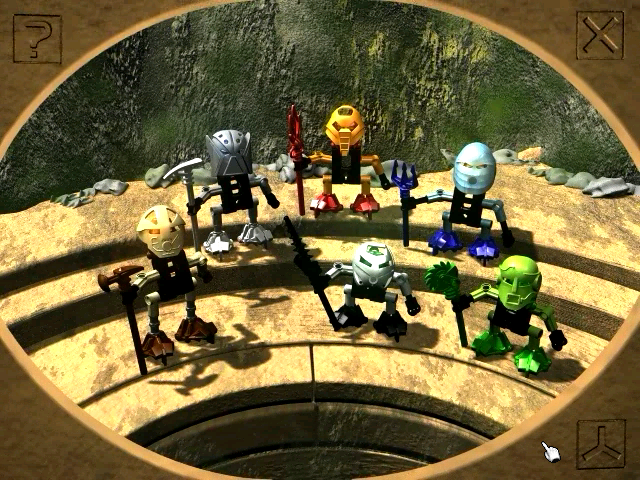Open the question mark help button
This screenshot has height=480, width=640.
coord(37,39)
